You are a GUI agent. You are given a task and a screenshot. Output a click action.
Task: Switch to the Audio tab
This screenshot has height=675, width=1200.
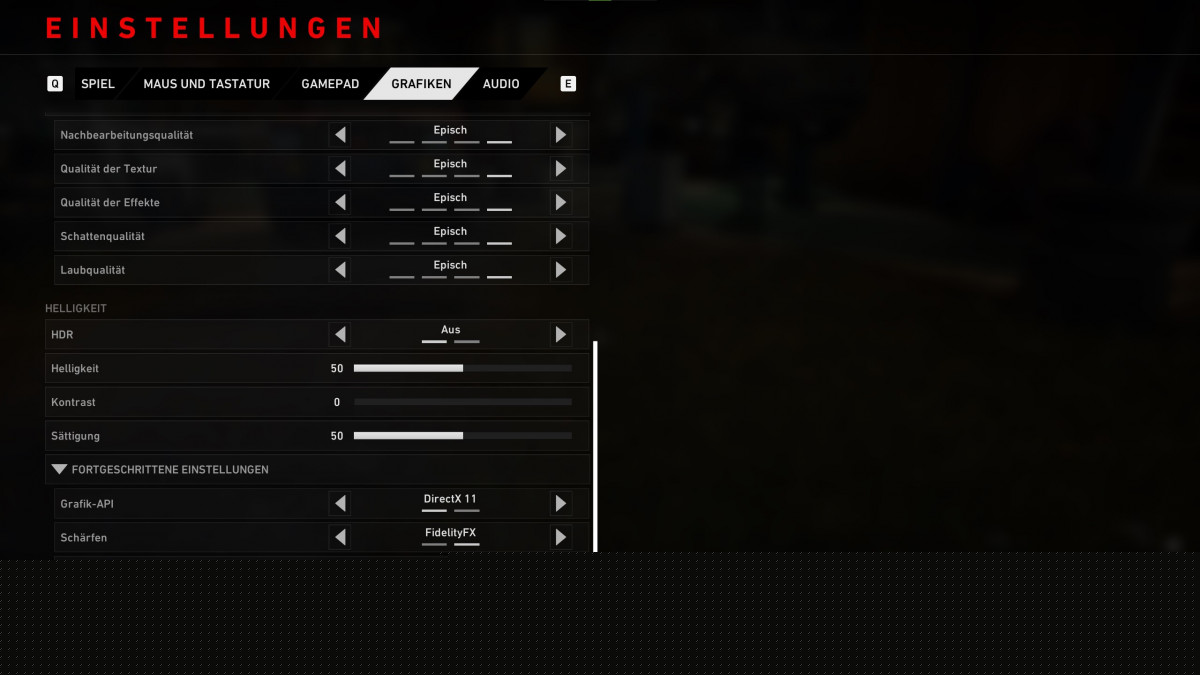point(501,84)
